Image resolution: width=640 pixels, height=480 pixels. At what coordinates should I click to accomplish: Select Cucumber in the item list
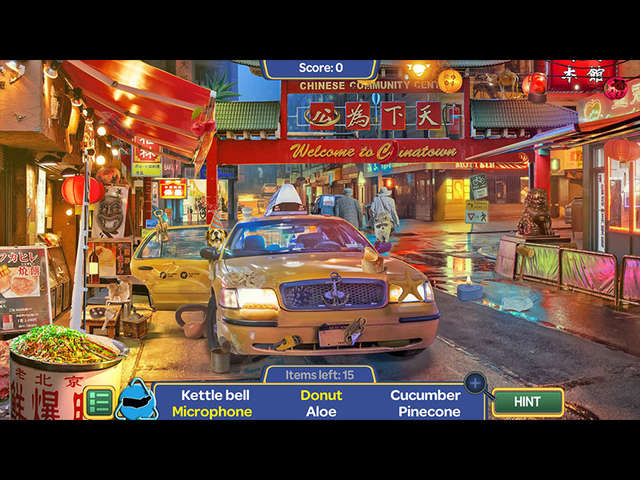pos(425,395)
